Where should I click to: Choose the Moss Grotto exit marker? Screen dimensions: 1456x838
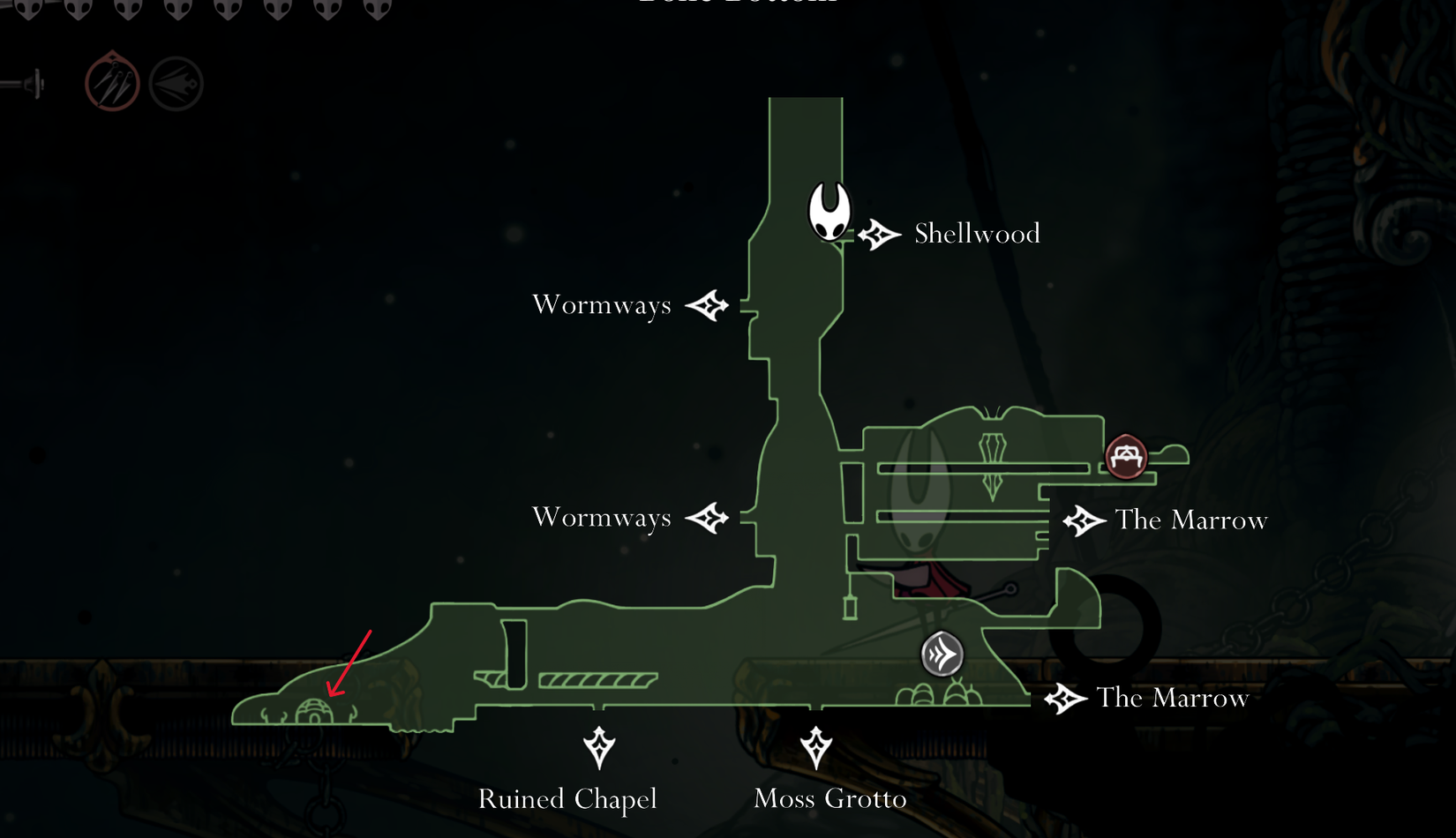tap(816, 747)
